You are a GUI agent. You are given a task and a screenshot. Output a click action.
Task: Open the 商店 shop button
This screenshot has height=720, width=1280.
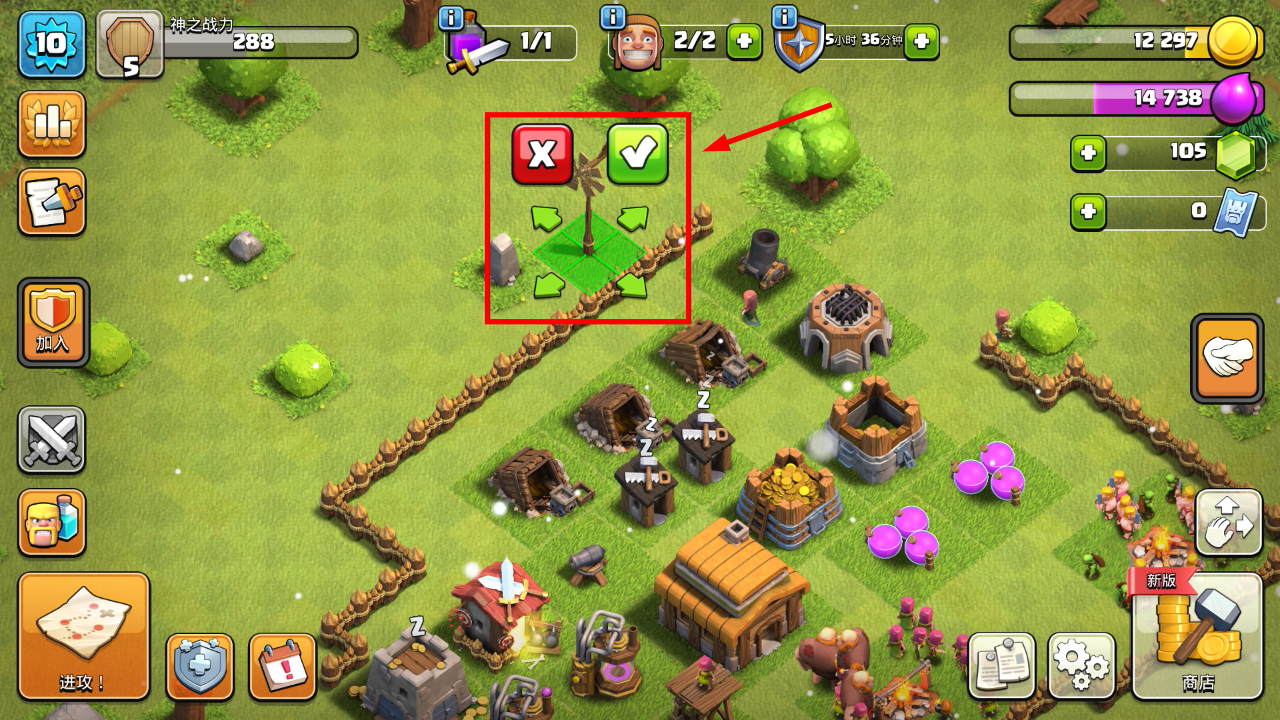(x=1197, y=636)
